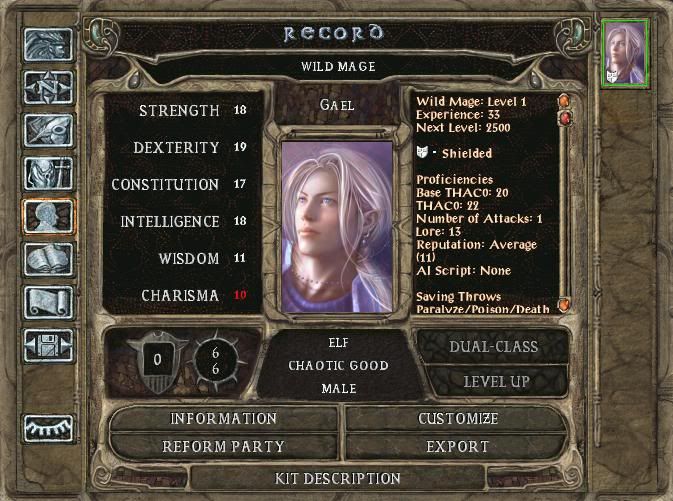The width and height of the screenshot is (673, 501).
Task: Open options via the floppy disk icon
Action: [48, 344]
